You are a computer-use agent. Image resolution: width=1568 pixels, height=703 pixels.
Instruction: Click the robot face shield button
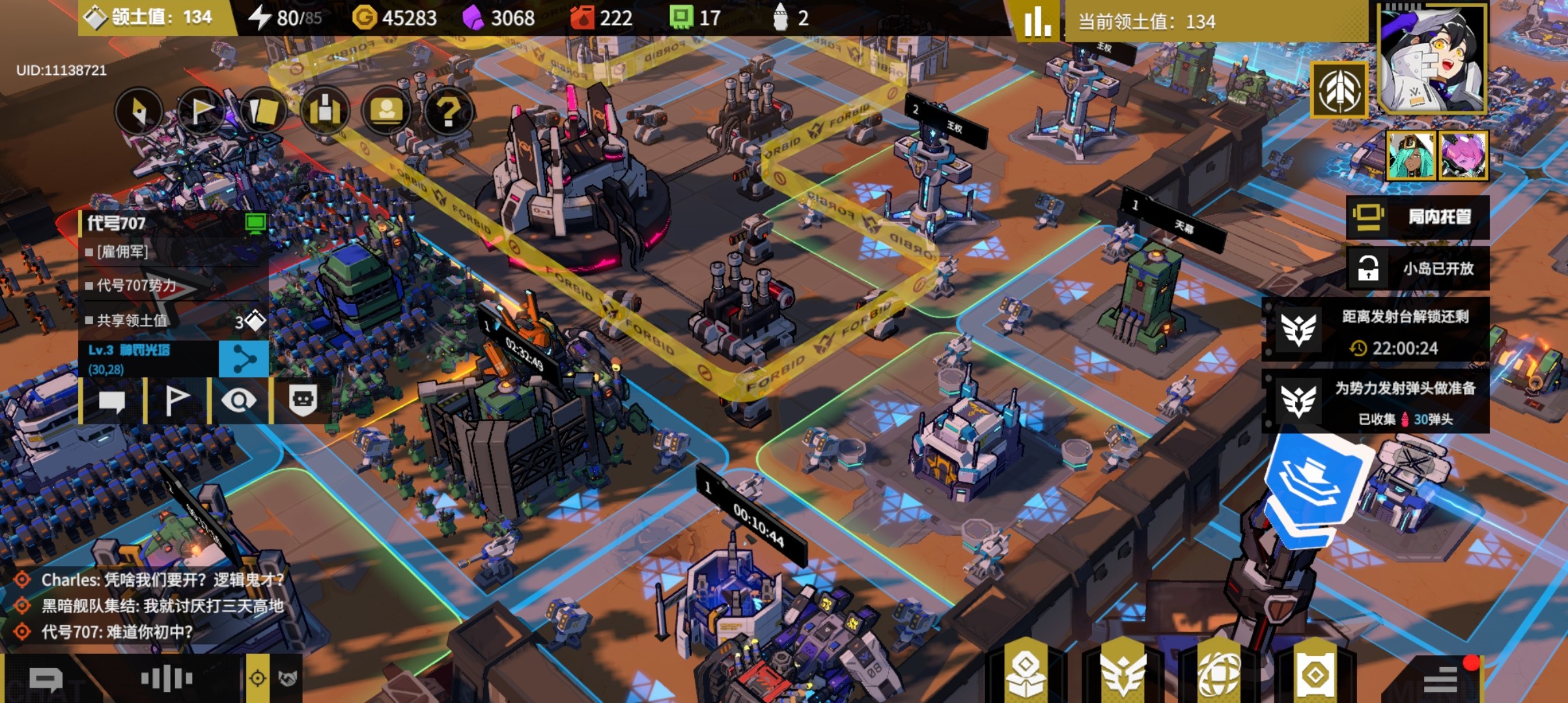(x=303, y=400)
